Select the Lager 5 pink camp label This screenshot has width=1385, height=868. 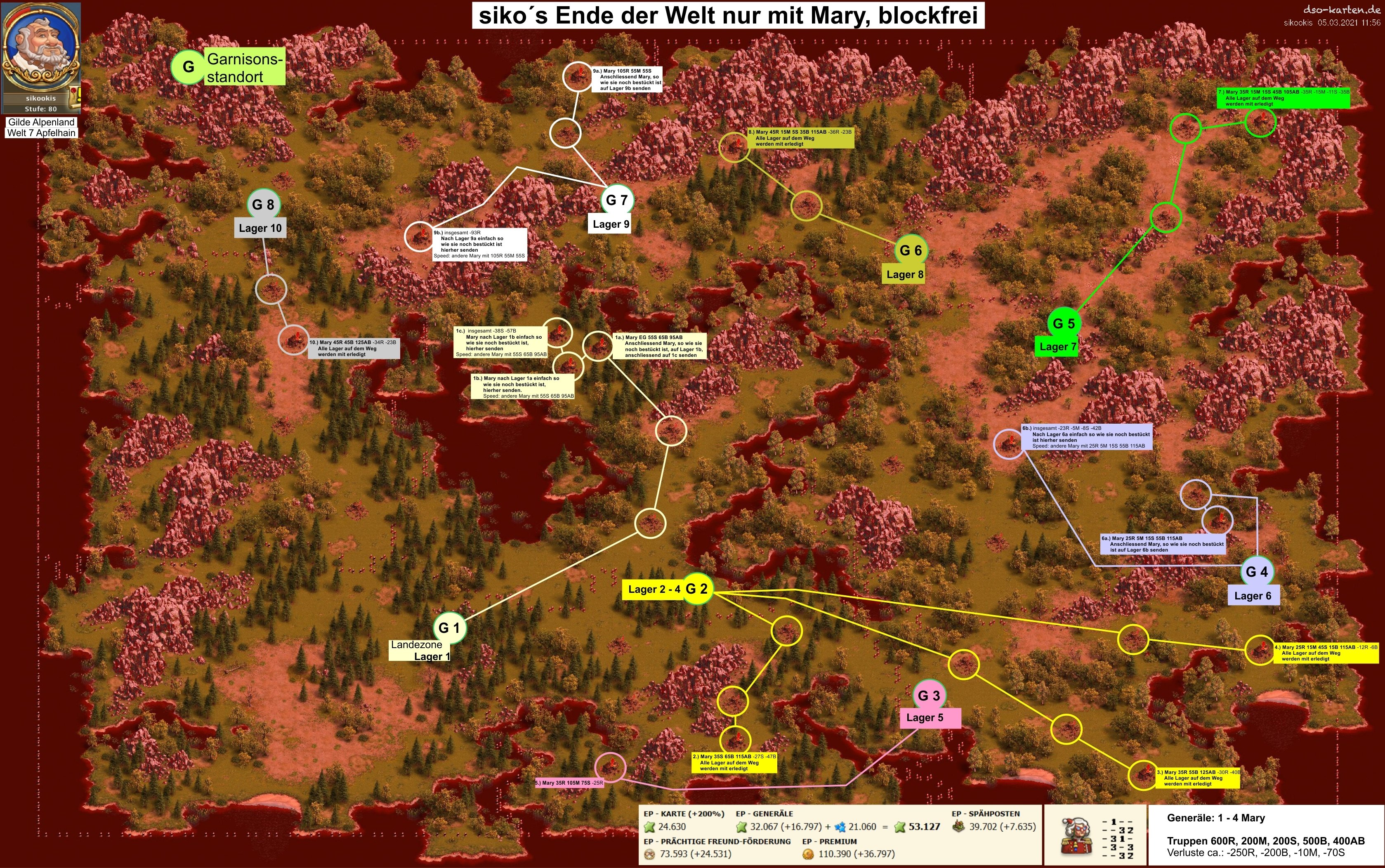pyautogui.click(x=929, y=717)
